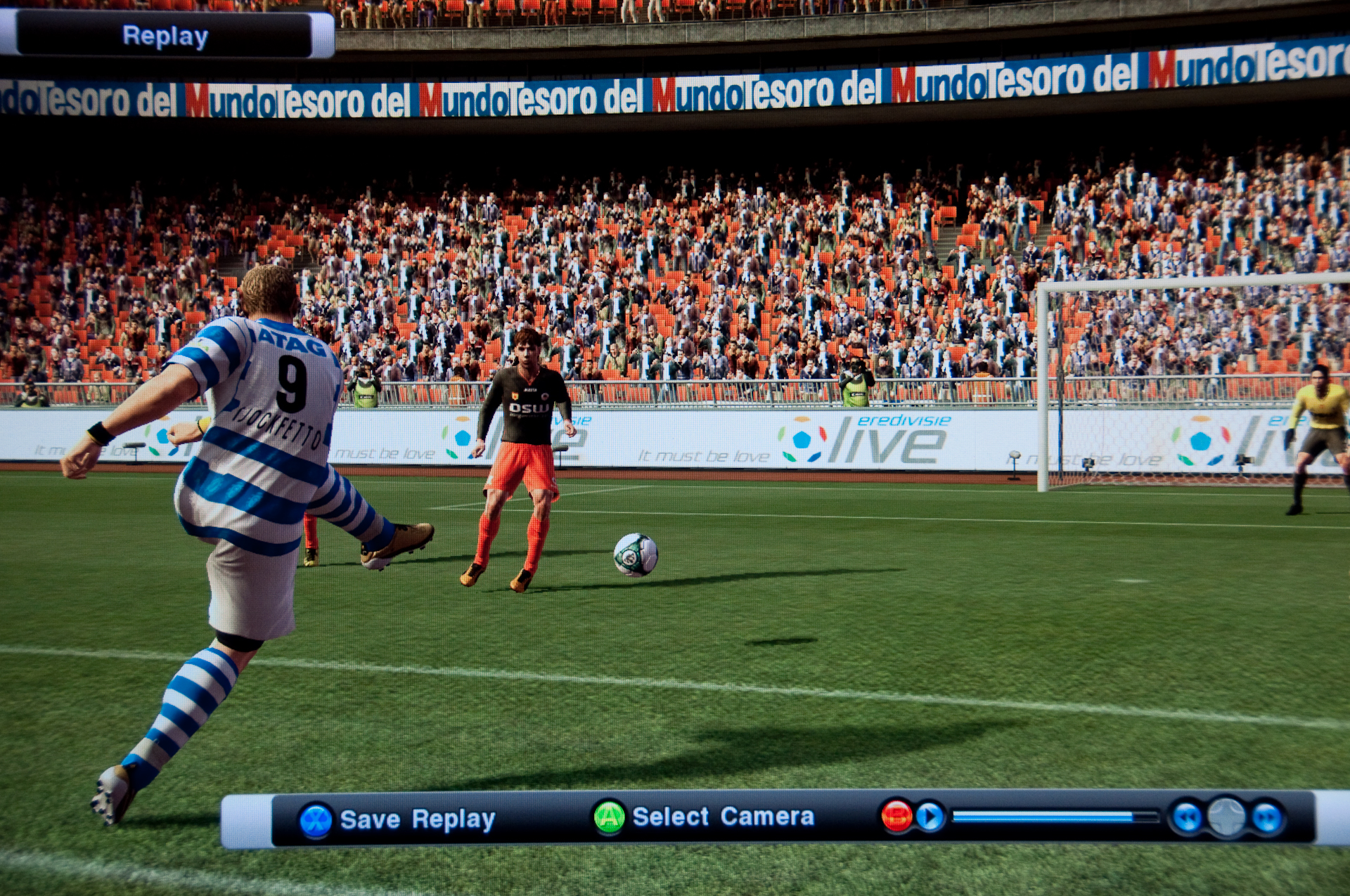The height and width of the screenshot is (896, 1350).
Task: Click the blue play arrow icon
Action: tap(930, 817)
